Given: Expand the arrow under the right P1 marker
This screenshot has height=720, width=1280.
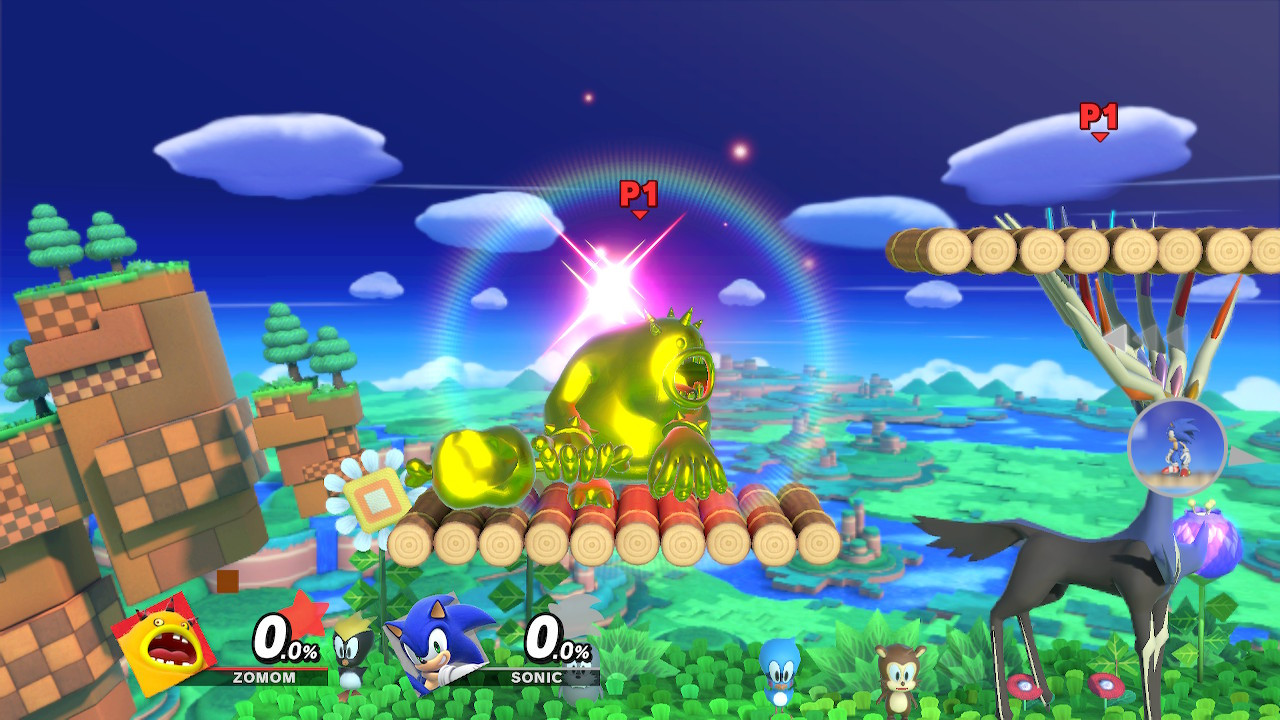Looking at the screenshot, I should click(x=1098, y=136).
